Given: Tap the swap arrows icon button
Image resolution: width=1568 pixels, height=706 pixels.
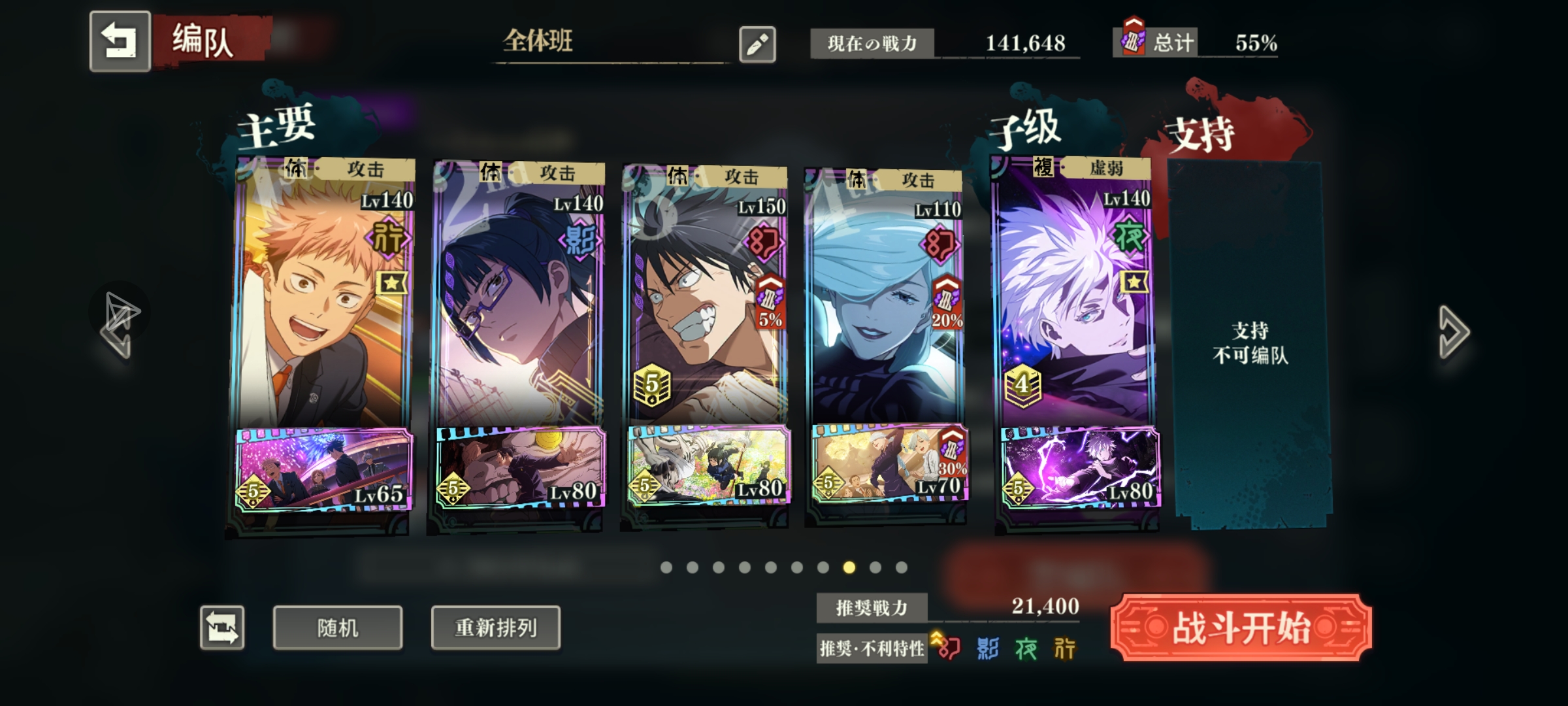Looking at the screenshot, I should click(222, 628).
